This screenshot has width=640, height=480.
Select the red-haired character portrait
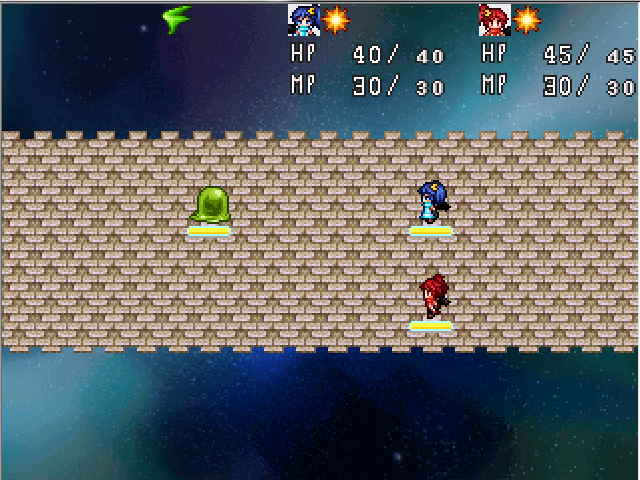495,19
